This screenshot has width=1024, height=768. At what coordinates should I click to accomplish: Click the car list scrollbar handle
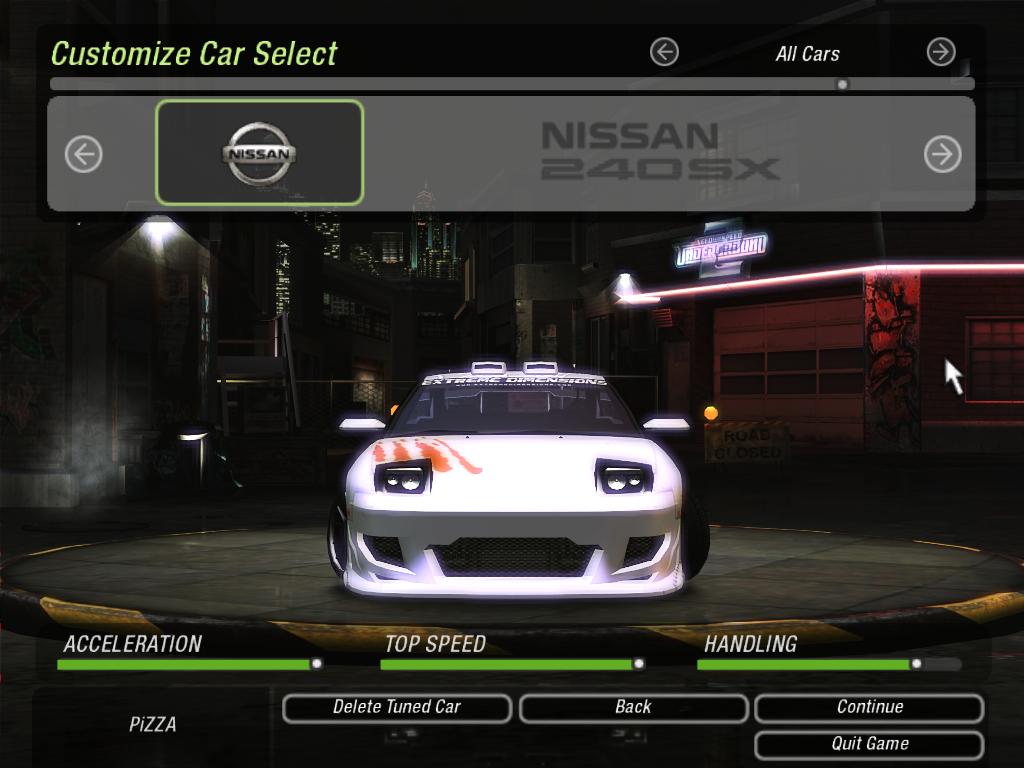click(842, 85)
